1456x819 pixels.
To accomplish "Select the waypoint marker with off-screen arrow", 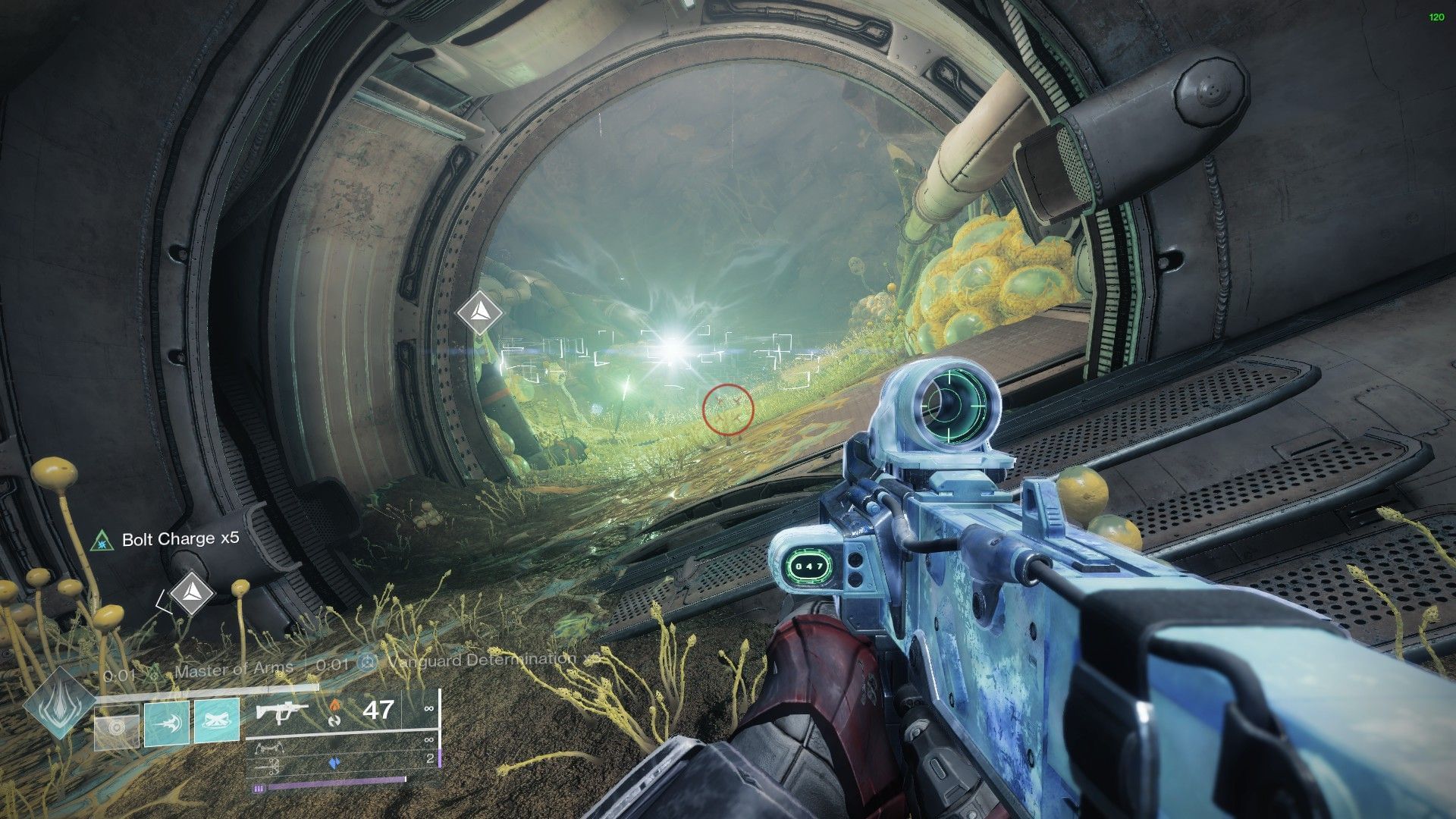I will click(191, 593).
